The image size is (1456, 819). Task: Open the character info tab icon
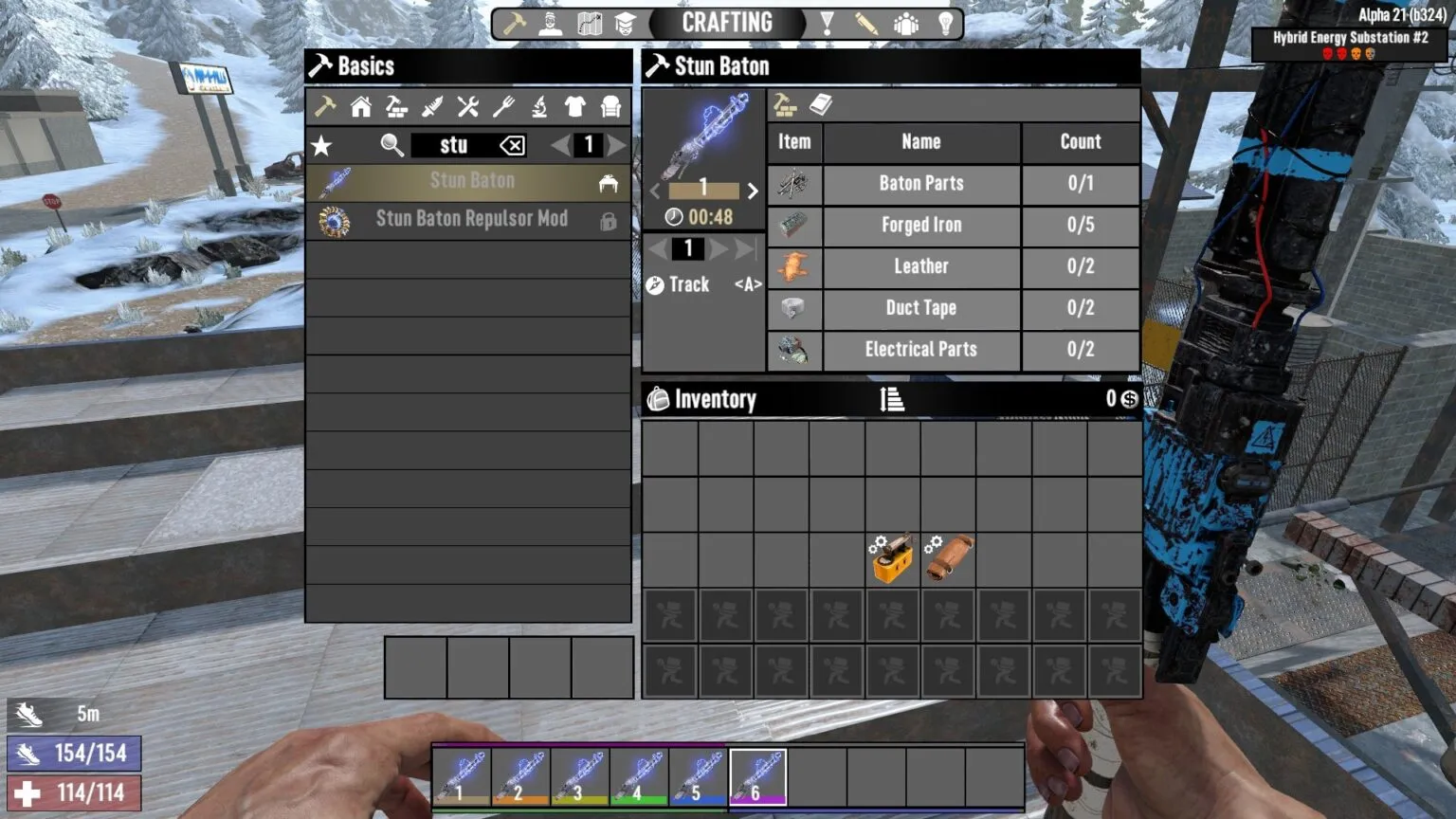click(550, 22)
